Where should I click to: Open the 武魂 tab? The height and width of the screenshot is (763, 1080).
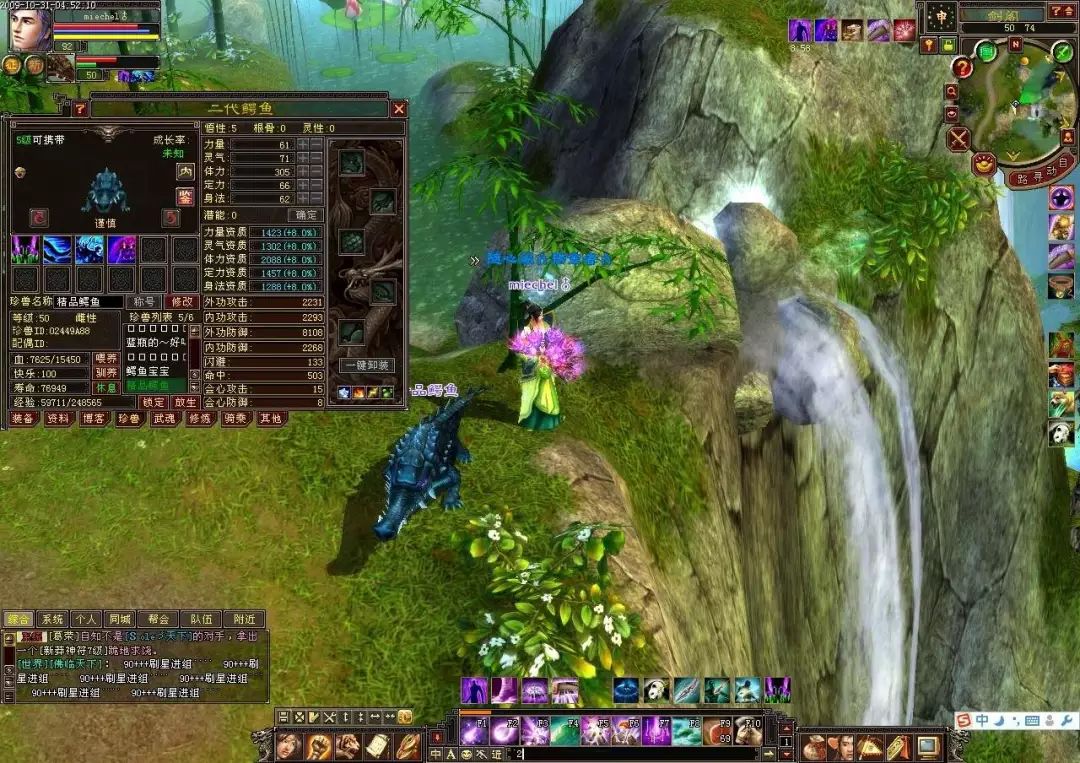pos(165,419)
